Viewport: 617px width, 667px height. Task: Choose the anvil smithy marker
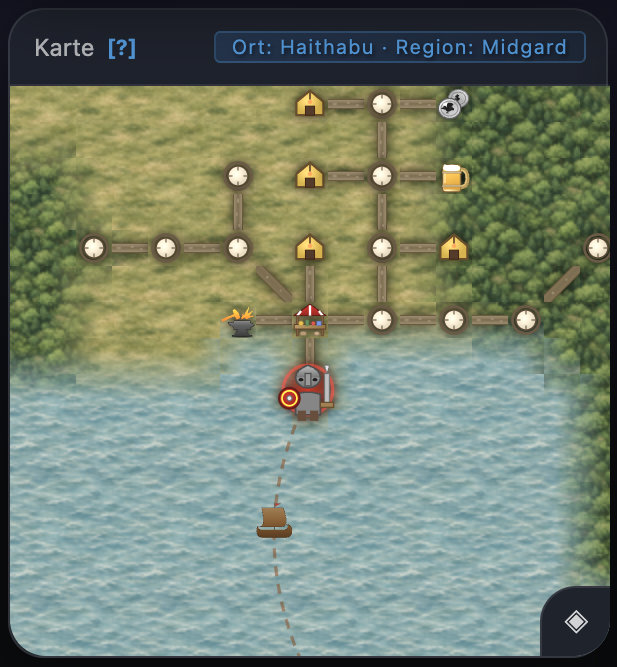[x=240, y=322]
